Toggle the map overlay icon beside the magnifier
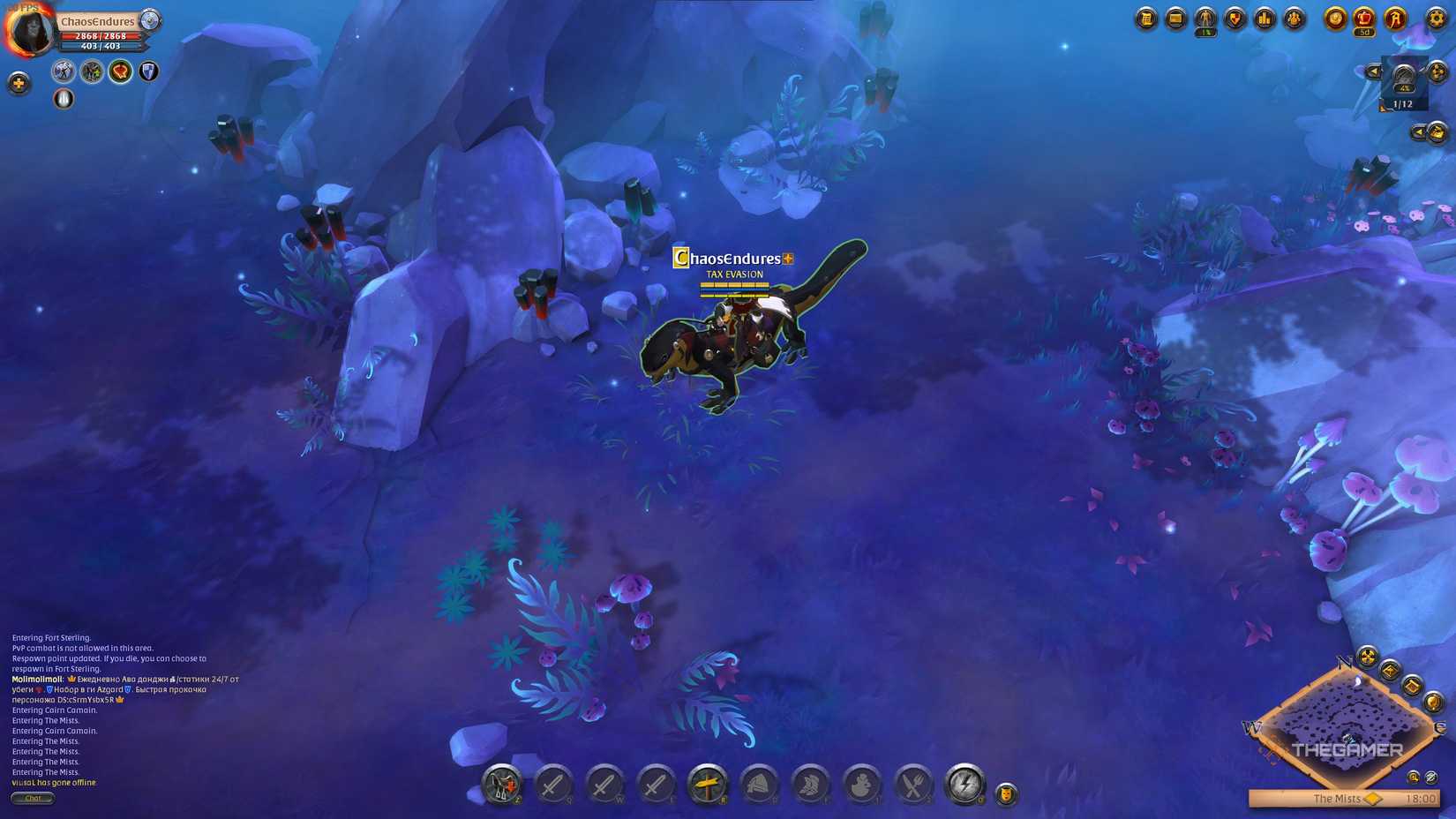 [x=1431, y=777]
